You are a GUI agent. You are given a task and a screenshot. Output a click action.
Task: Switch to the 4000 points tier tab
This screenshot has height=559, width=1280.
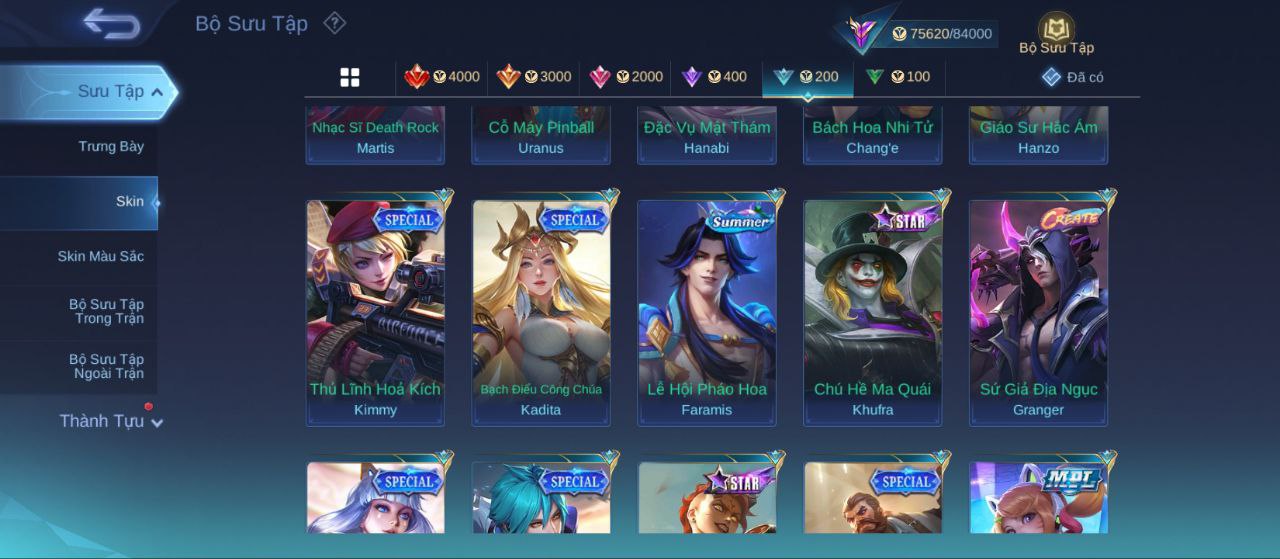pyautogui.click(x=442, y=77)
